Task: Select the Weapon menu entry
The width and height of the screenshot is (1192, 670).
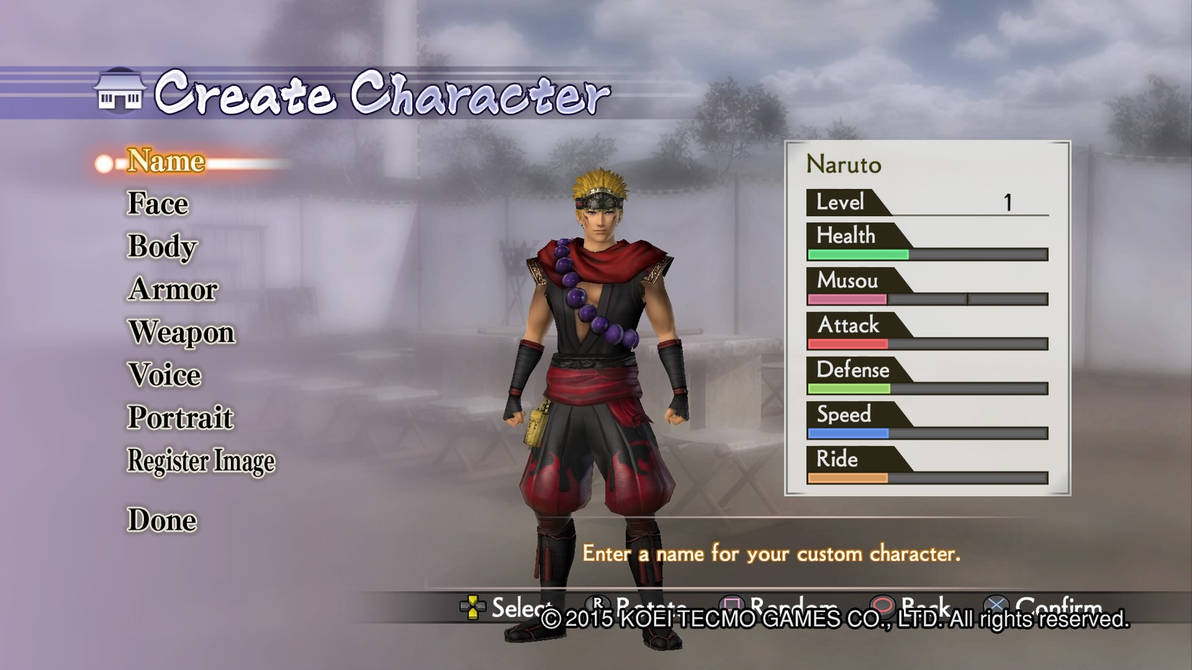Action: click(181, 333)
